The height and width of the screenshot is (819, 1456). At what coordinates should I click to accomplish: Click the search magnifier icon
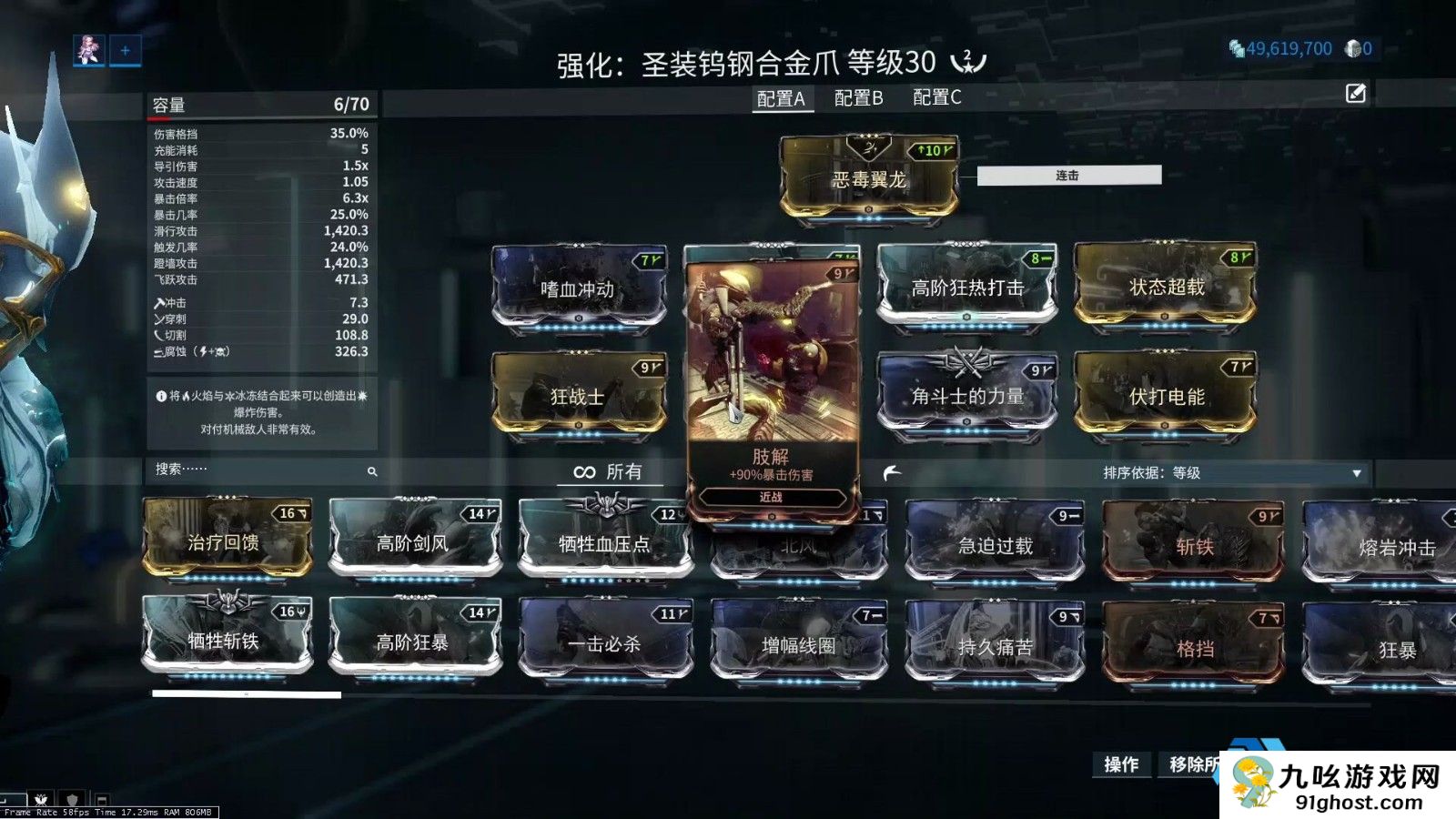(x=373, y=472)
